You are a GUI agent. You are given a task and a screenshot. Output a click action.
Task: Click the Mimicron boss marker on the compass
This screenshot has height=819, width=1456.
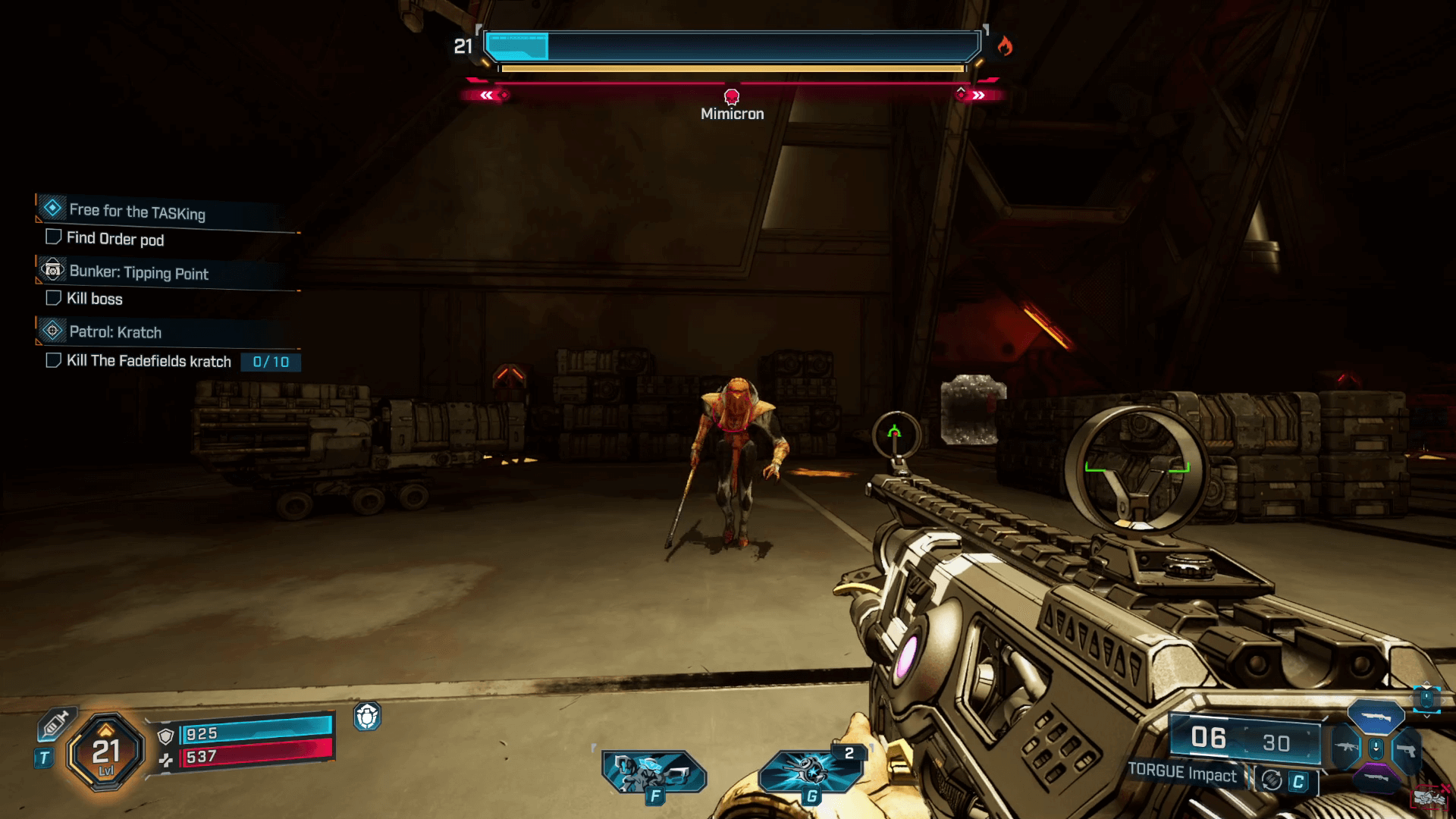click(732, 96)
